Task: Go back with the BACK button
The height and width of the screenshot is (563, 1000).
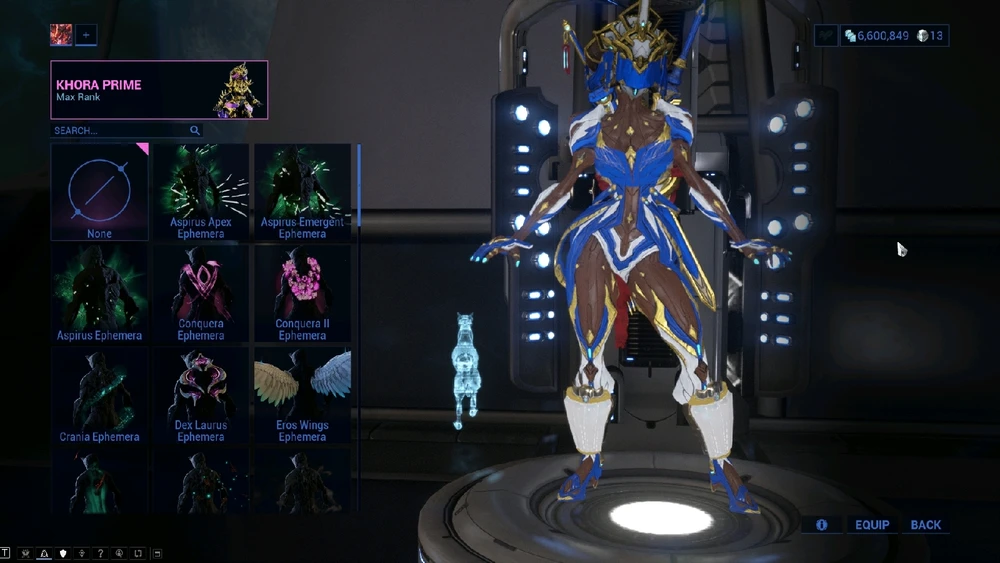Action: coord(926,525)
